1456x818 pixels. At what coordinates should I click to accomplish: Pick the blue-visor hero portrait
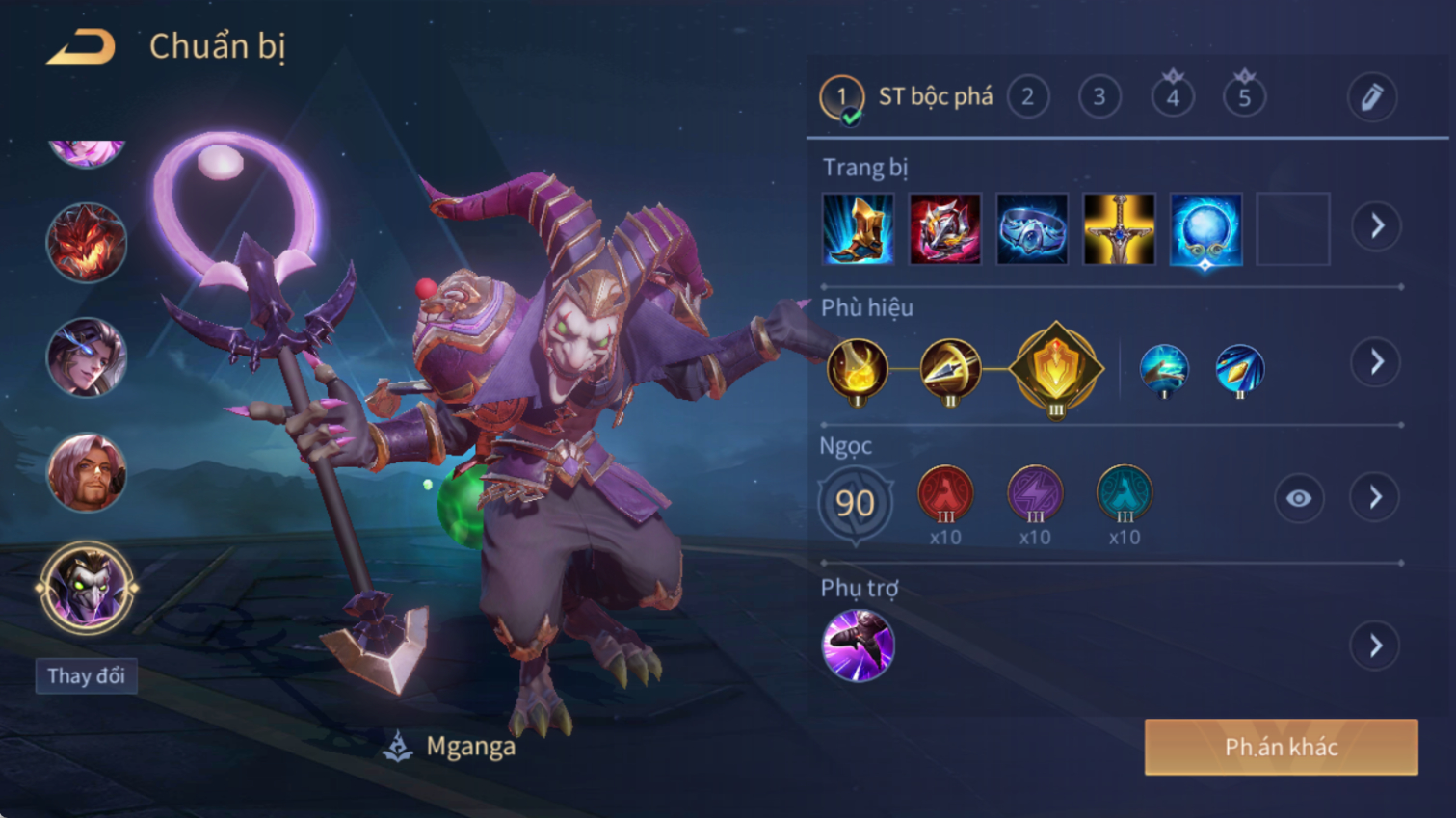[87, 357]
